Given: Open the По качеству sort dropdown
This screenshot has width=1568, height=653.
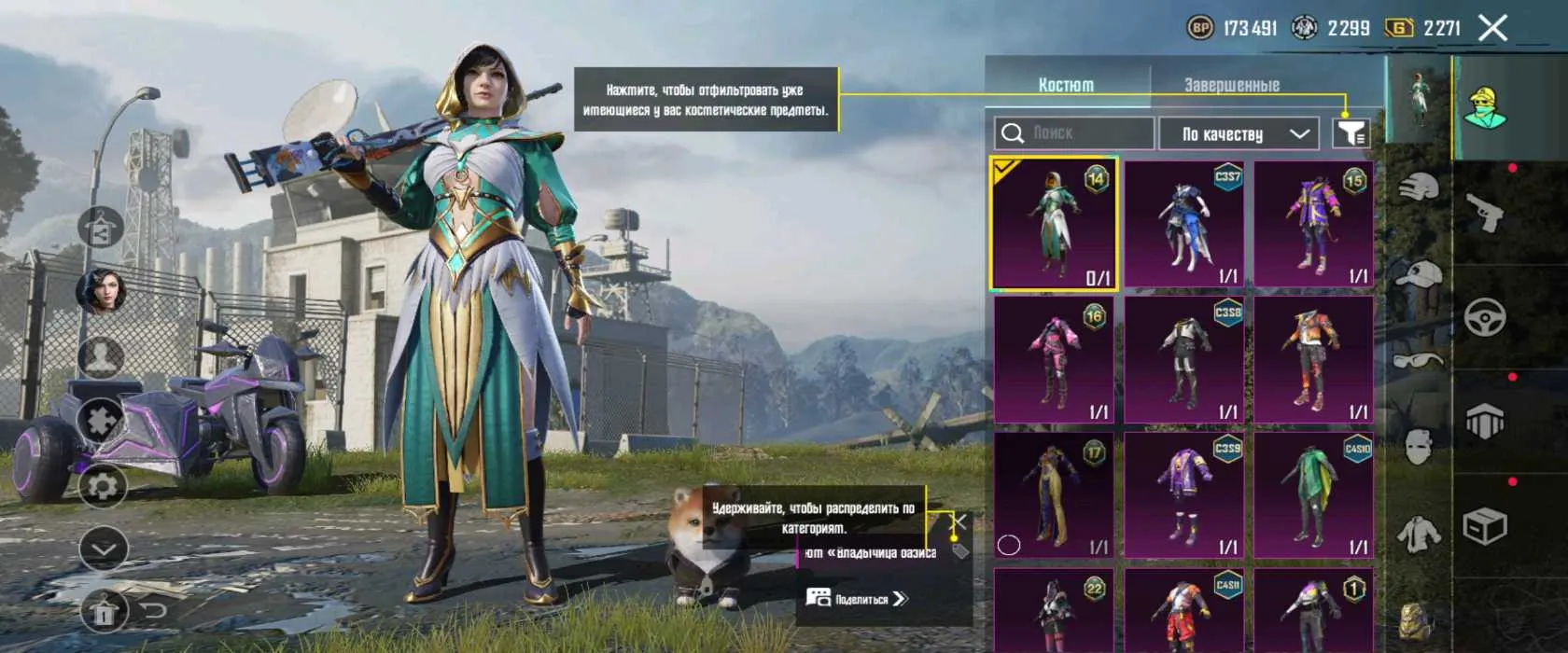Looking at the screenshot, I should coord(1238,133).
